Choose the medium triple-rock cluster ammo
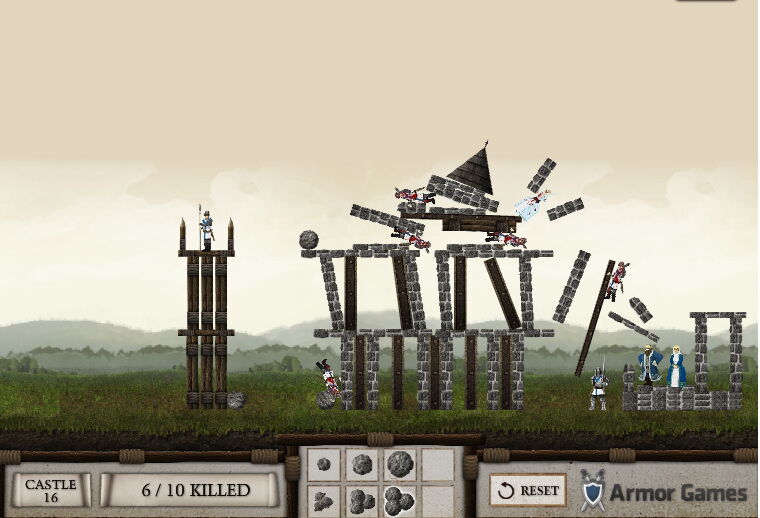The width and height of the screenshot is (760, 518). pyautogui.click(x=361, y=499)
